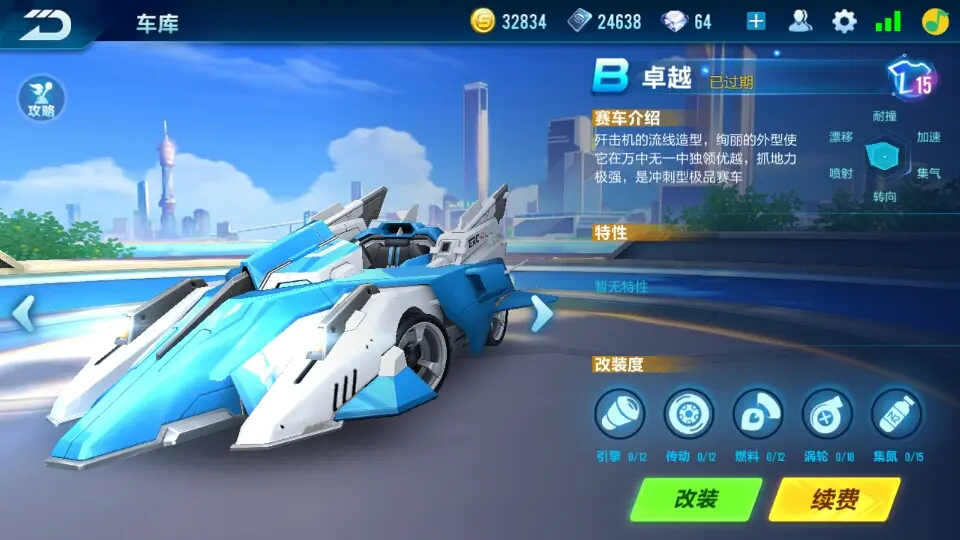Open the green 改装 modify button

696,499
